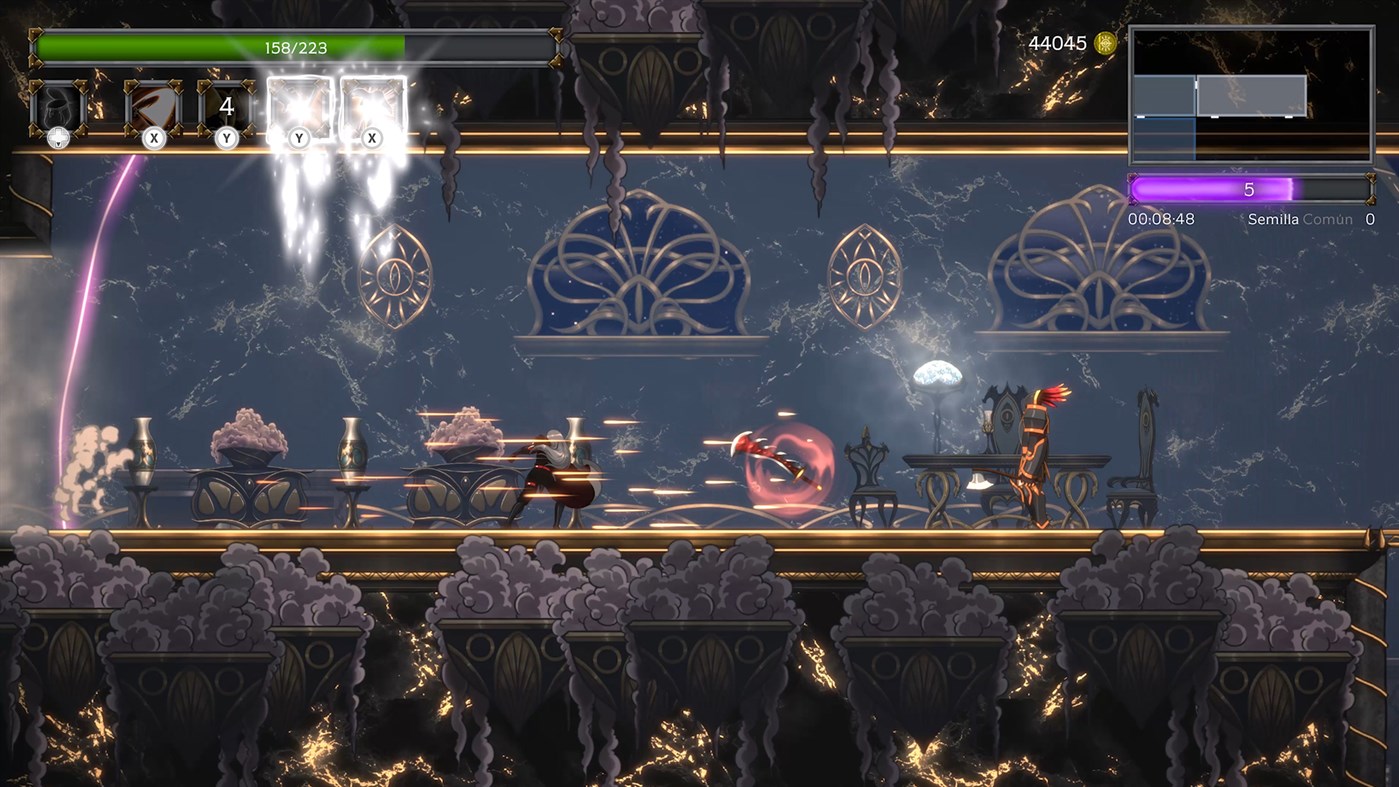Click the glowing X ability slot
The width and height of the screenshot is (1399, 787).
371,103
